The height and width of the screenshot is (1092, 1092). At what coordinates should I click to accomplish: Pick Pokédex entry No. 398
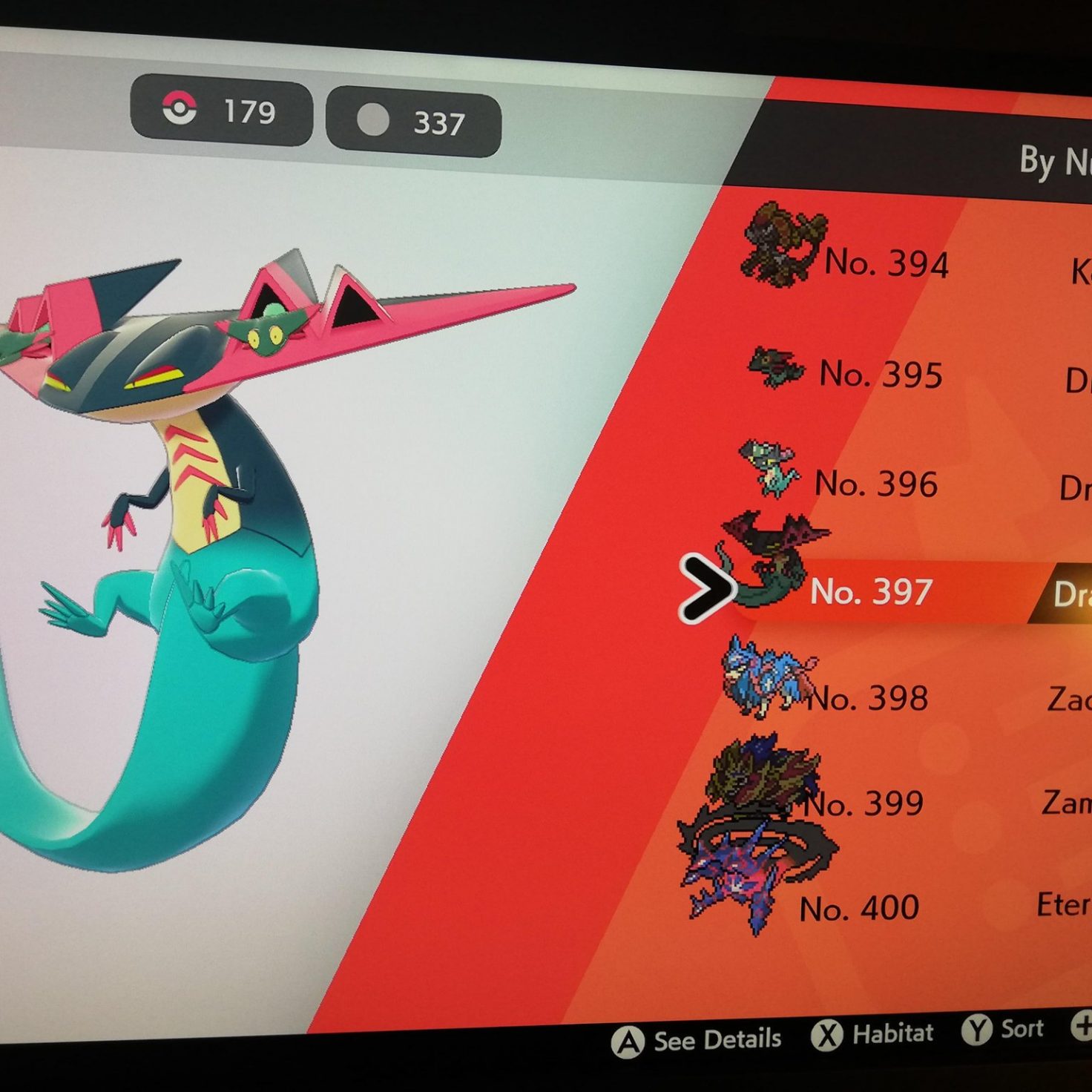866,698
